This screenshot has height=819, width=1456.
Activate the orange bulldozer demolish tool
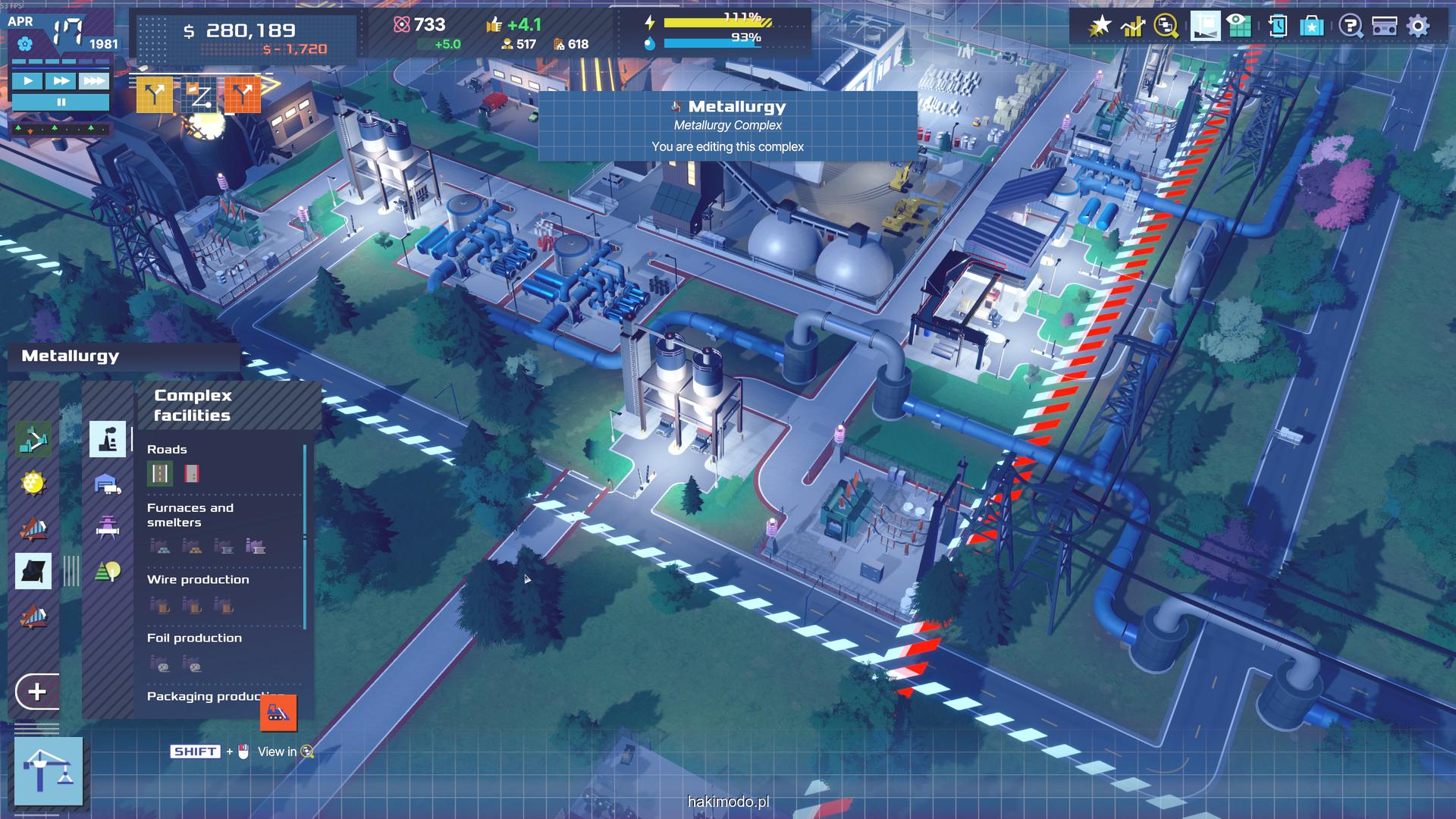click(278, 713)
